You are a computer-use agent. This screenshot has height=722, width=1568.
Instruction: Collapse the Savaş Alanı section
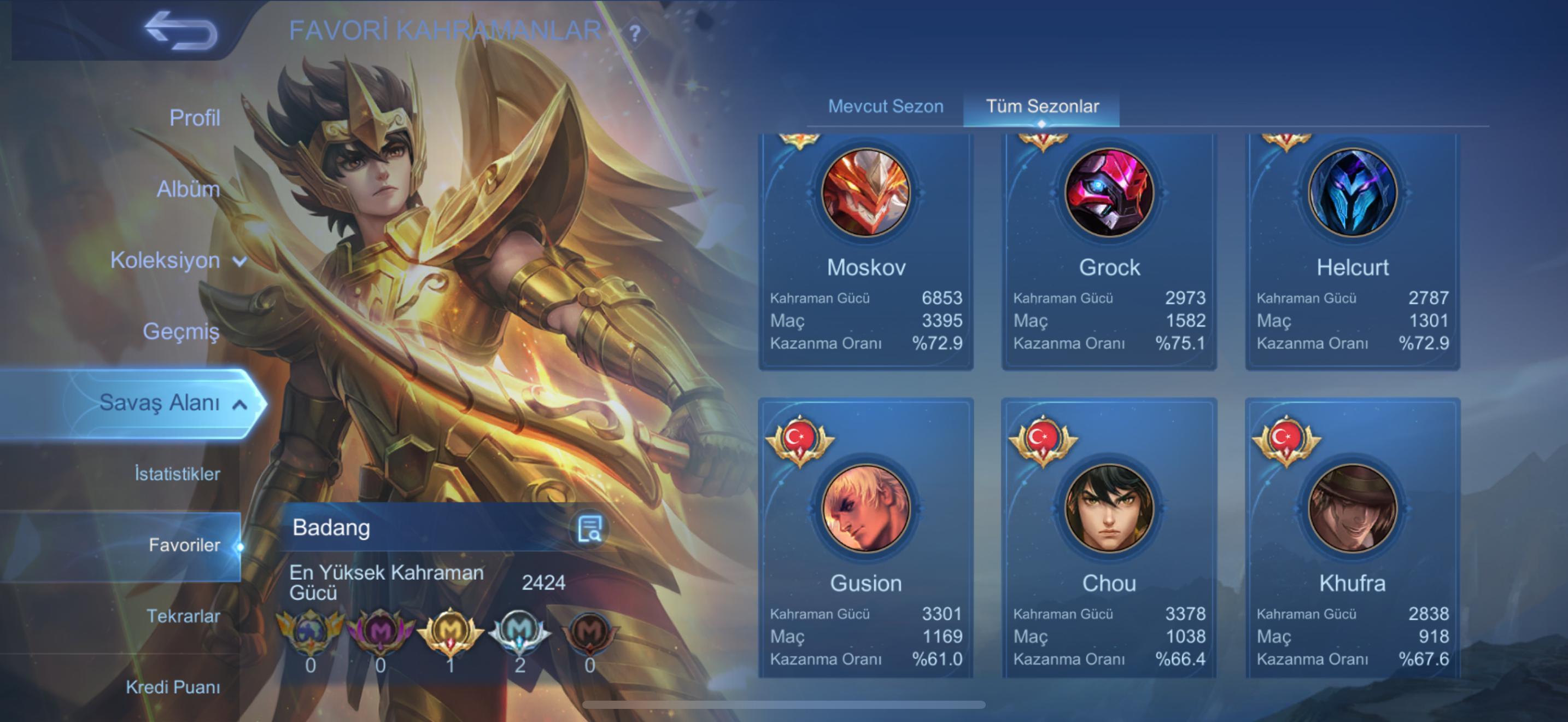coord(171,403)
